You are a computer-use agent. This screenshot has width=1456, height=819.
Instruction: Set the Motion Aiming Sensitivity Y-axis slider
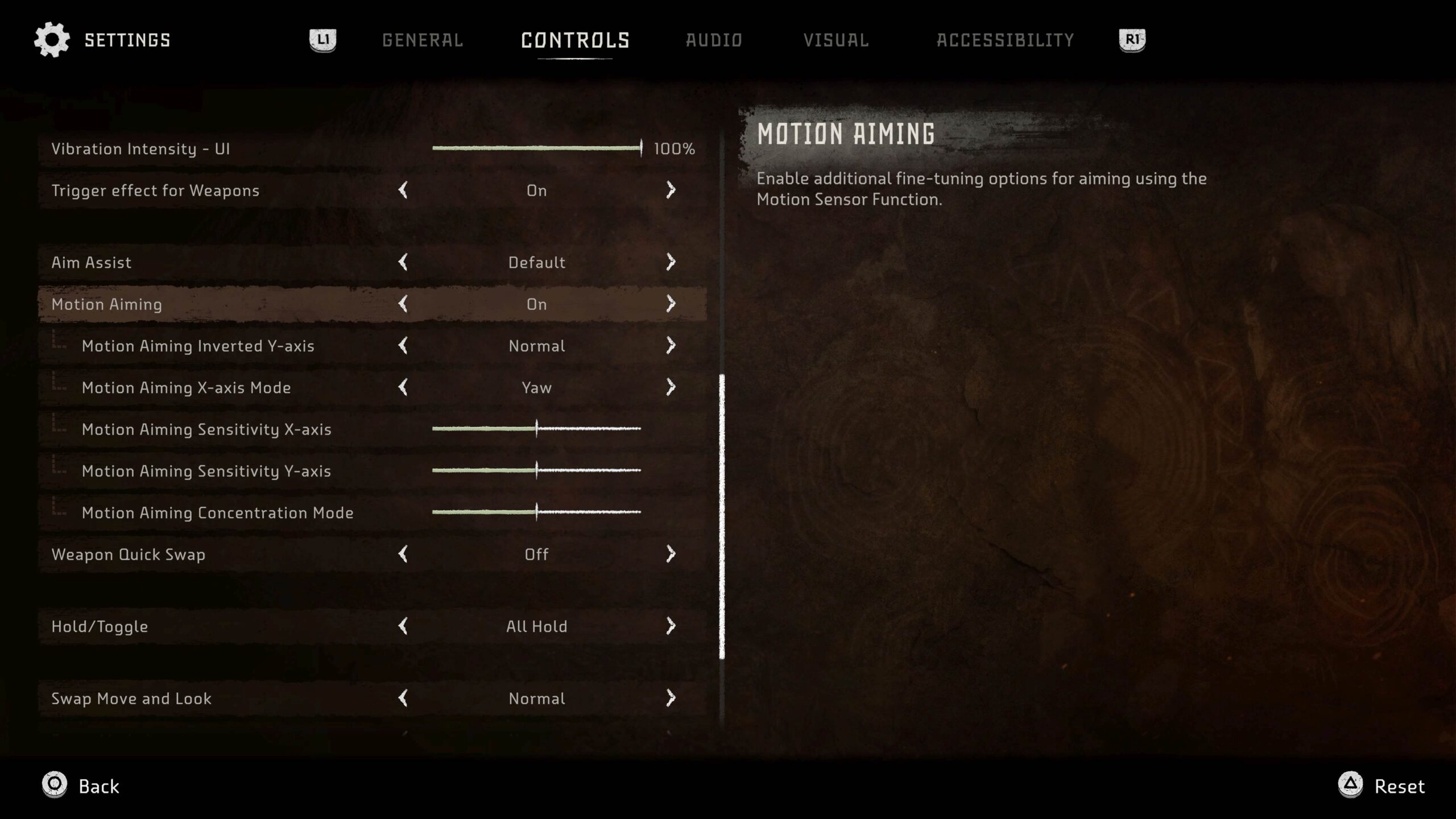point(536,470)
